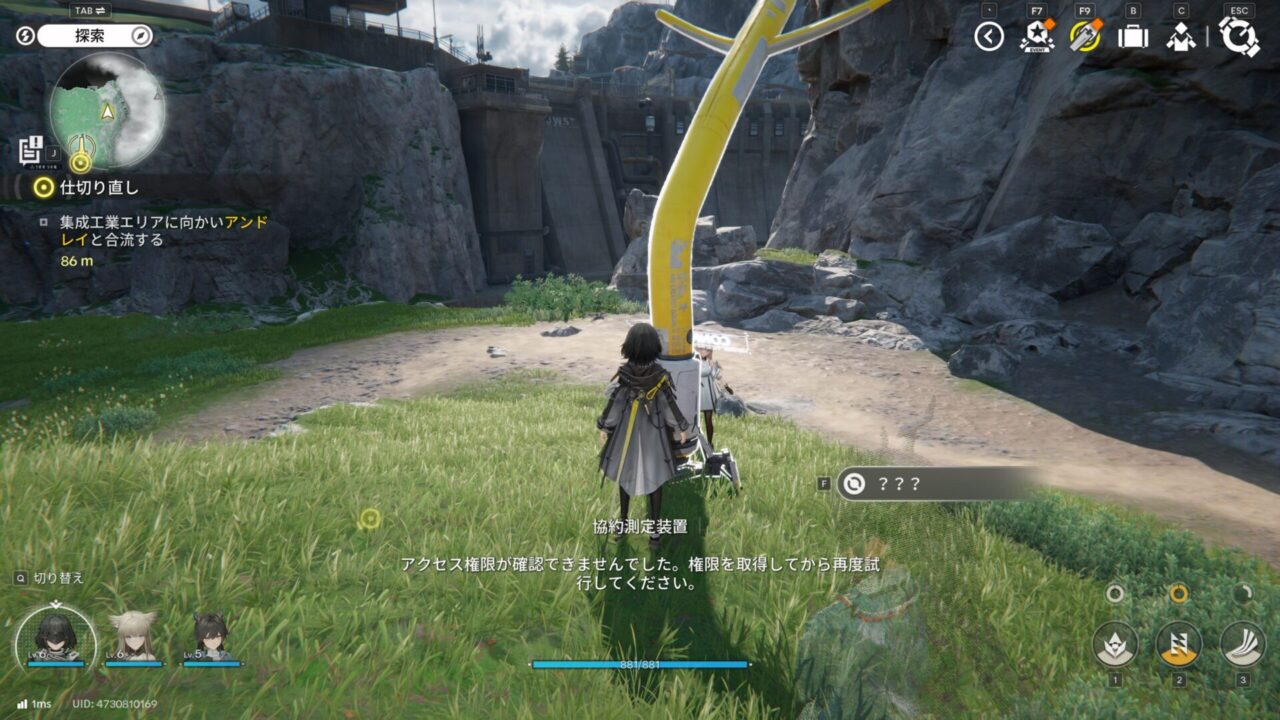This screenshot has height=720, width=1280.
Task: Click the circular minimap
Action: 107,110
